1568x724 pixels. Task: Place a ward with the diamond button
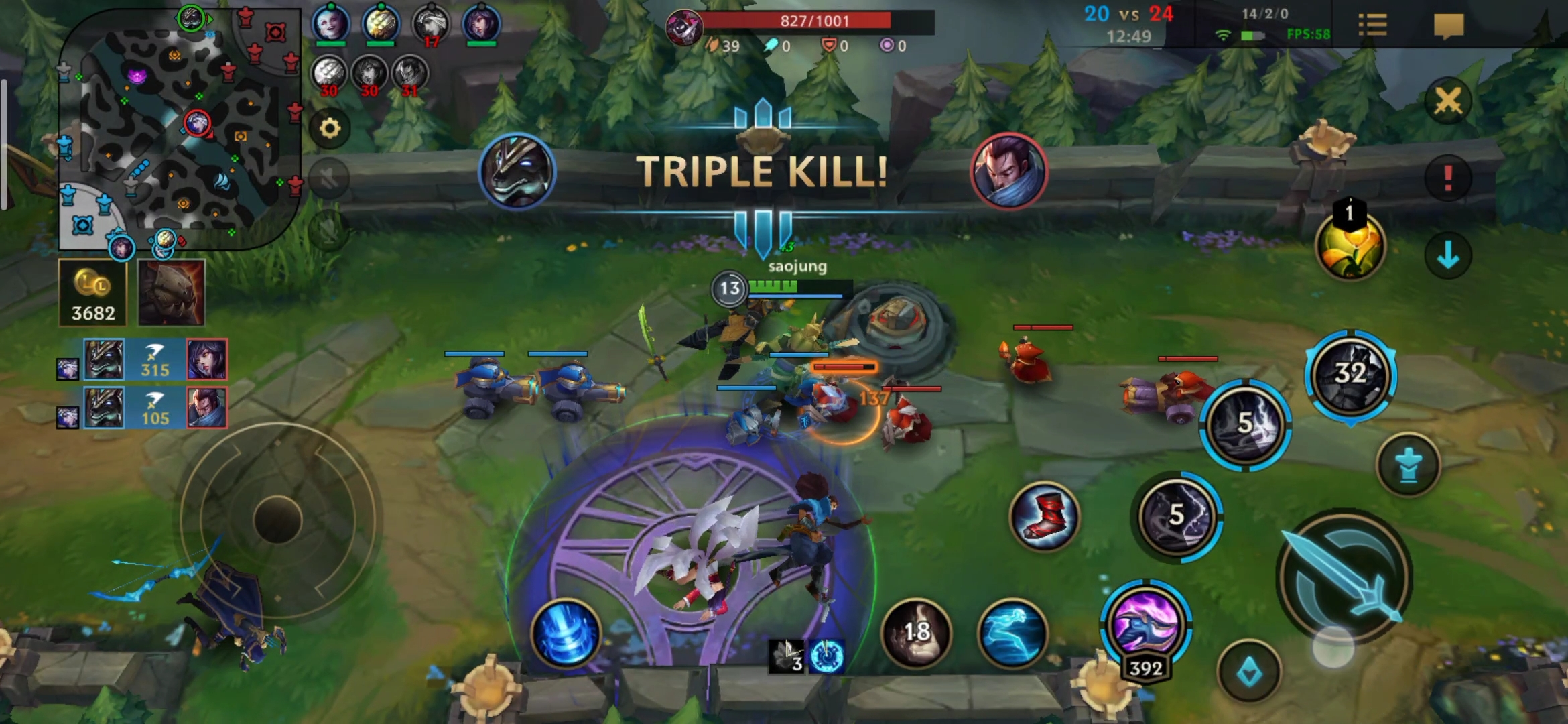[x=1249, y=672]
